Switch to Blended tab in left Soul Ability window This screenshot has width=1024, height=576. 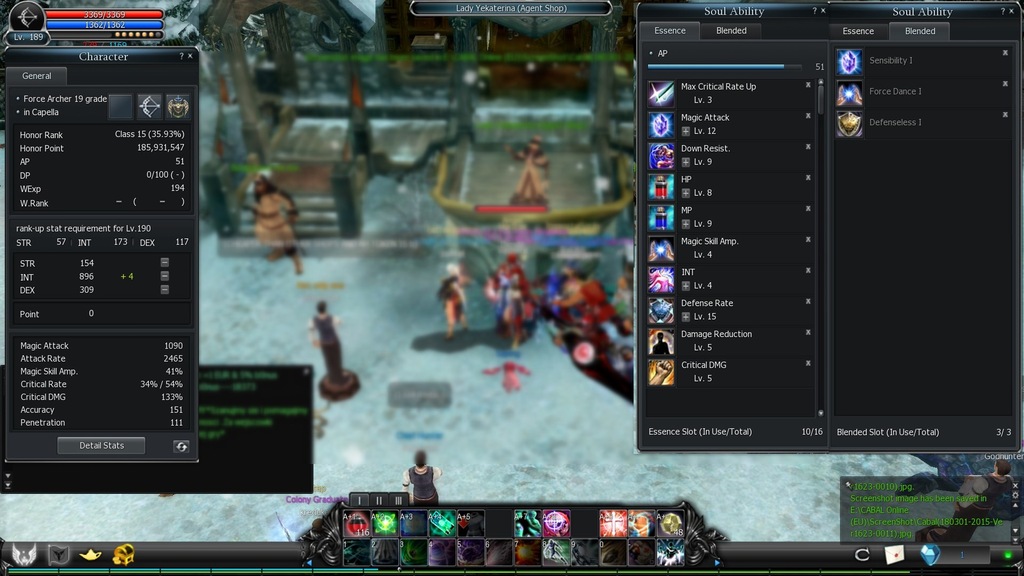pyautogui.click(x=731, y=31)
